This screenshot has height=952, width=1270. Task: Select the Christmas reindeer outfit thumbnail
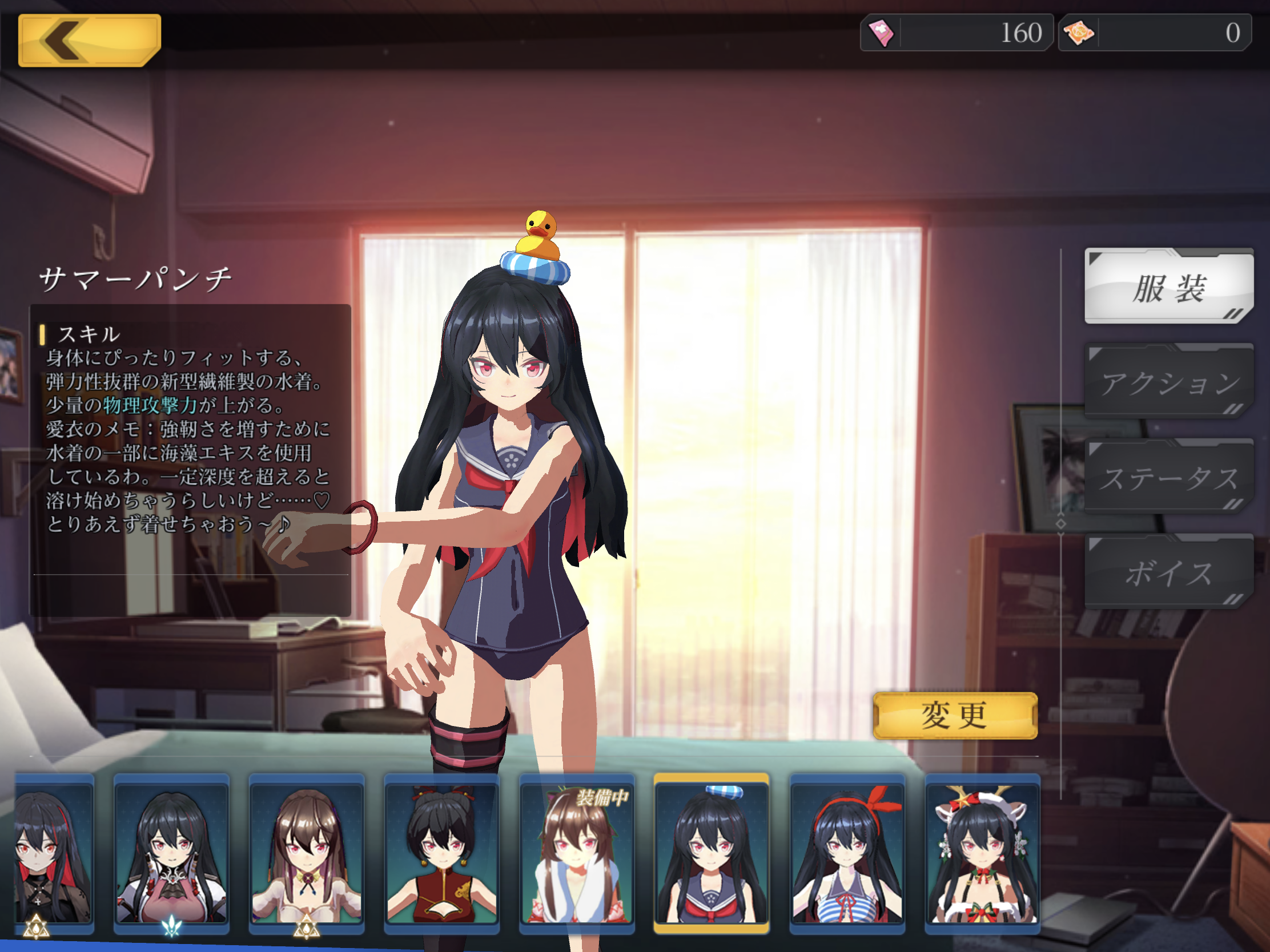982,853
